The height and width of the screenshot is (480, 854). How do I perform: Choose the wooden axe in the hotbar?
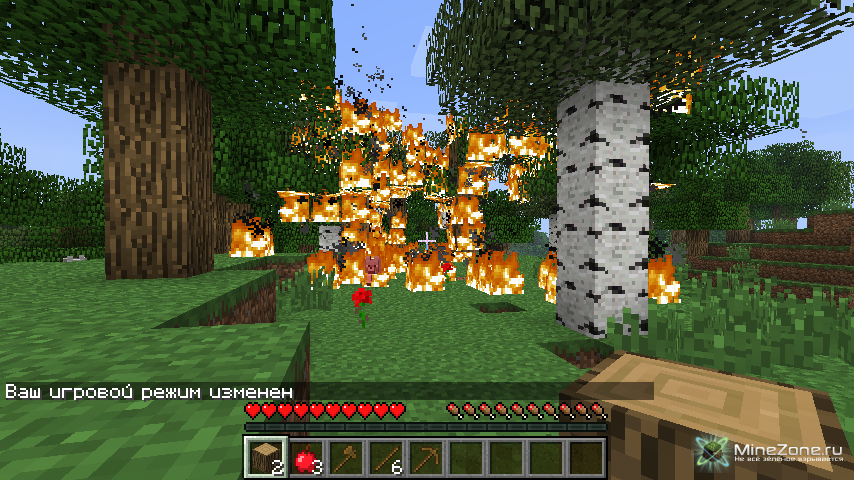pyautogui.click(x=345, y=456)
